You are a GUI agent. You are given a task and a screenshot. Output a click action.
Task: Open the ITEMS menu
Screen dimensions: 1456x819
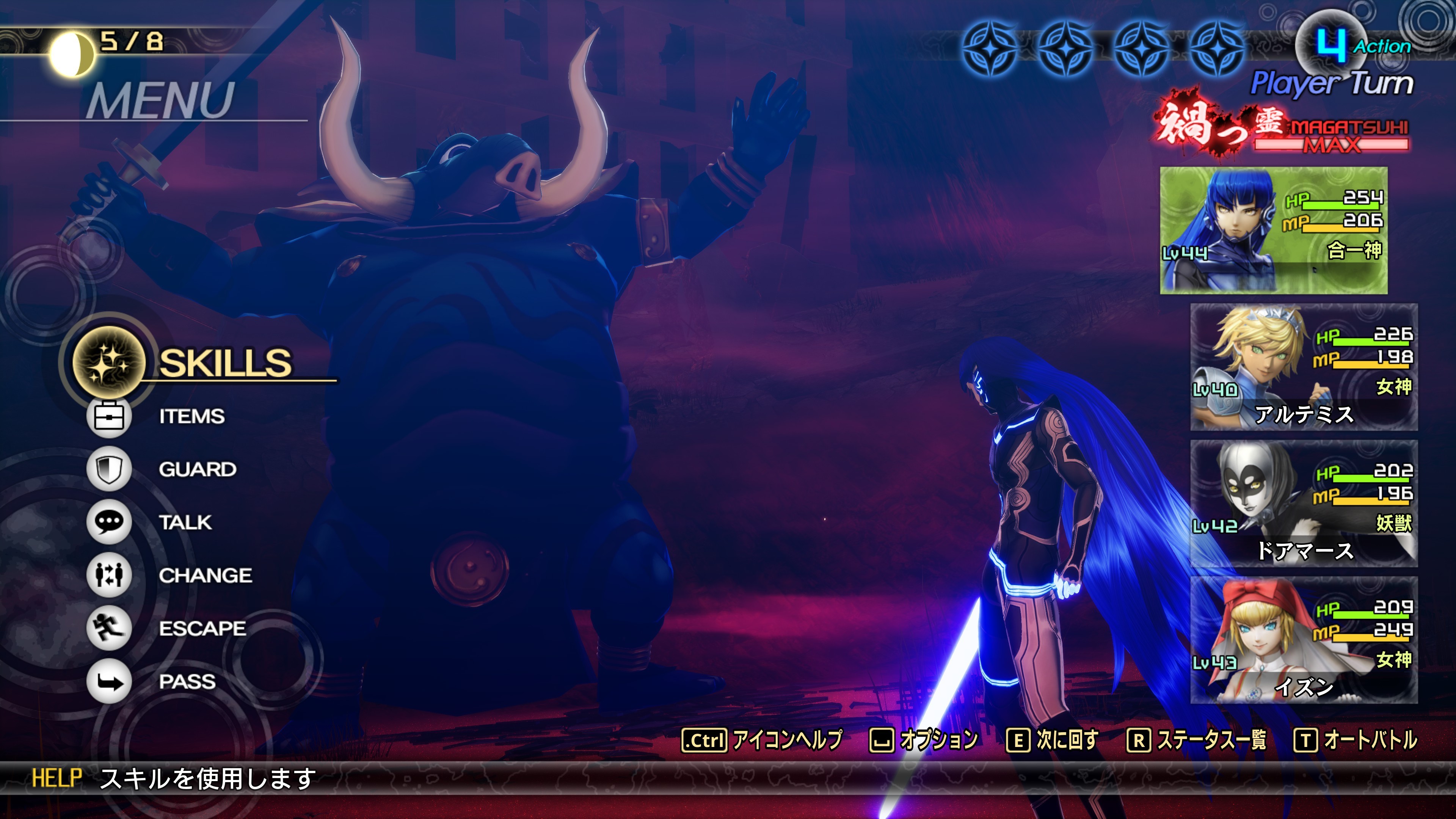click(191, 417)
